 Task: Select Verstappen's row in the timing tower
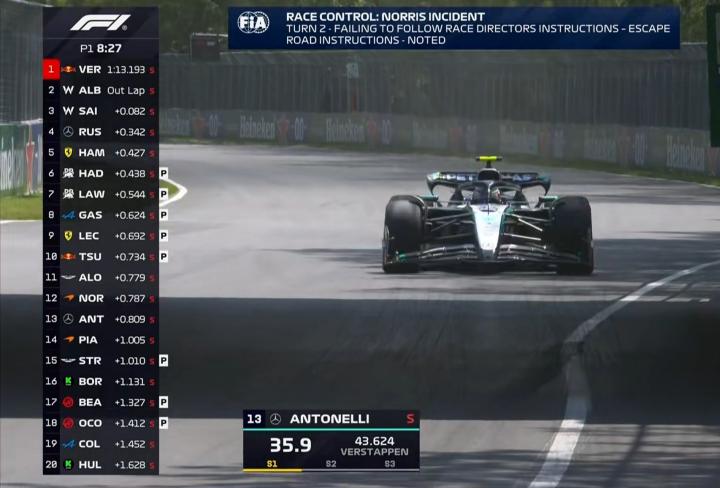click(100, 69)
